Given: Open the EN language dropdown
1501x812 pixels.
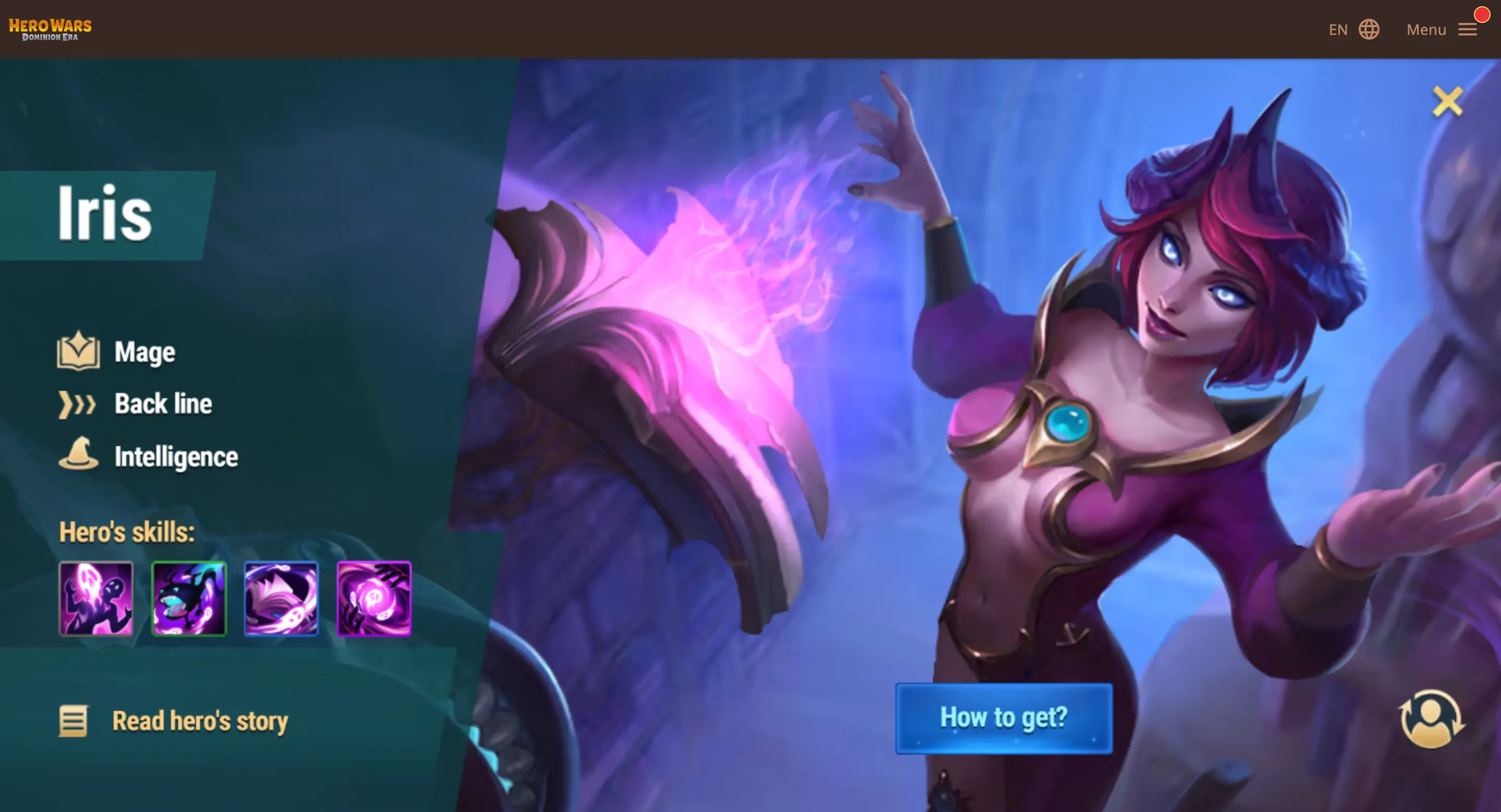Looking at the screenshot, I should [x=1338, y=29].
